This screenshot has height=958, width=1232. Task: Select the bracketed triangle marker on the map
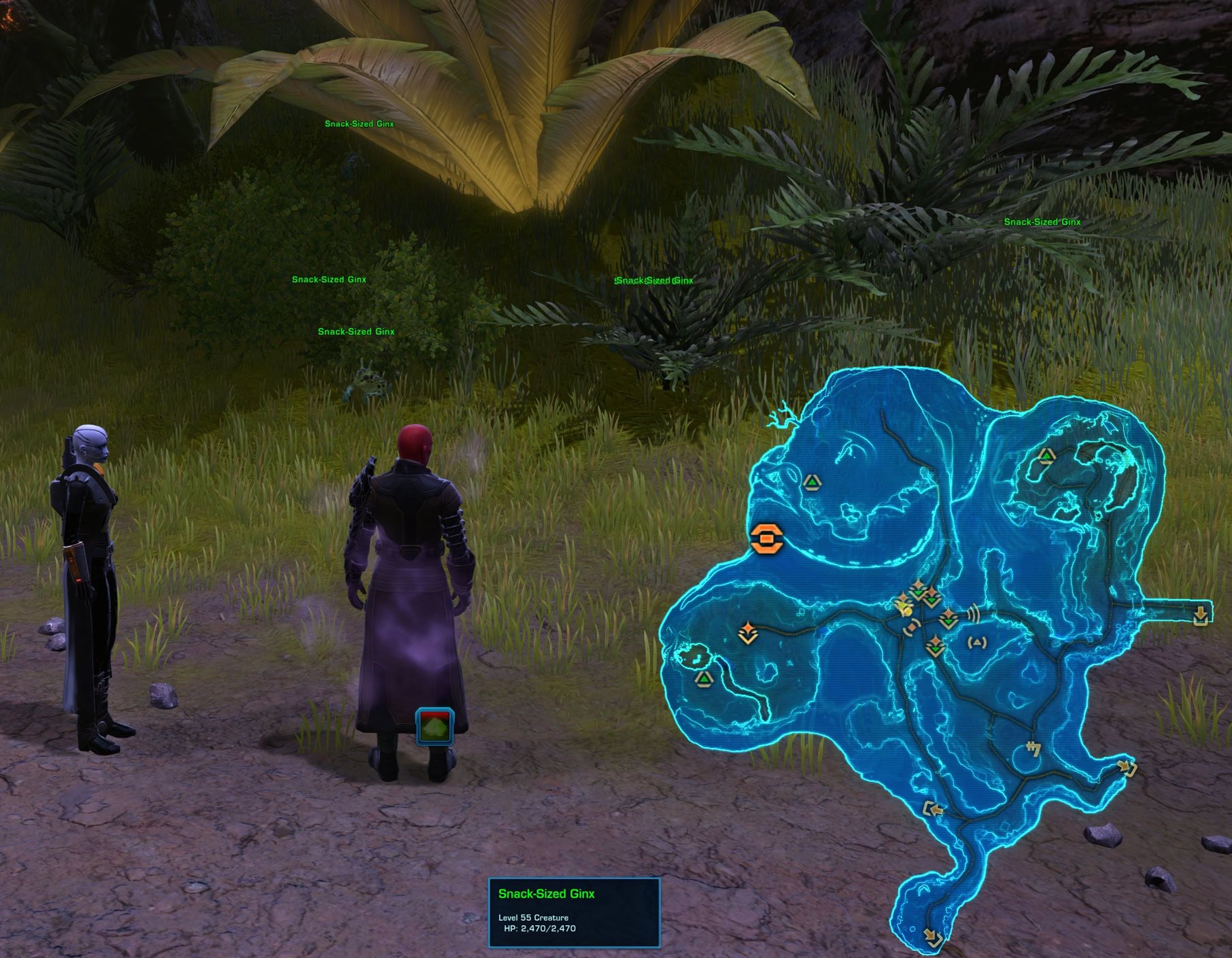pyautogui.click(x=978, y=641)
